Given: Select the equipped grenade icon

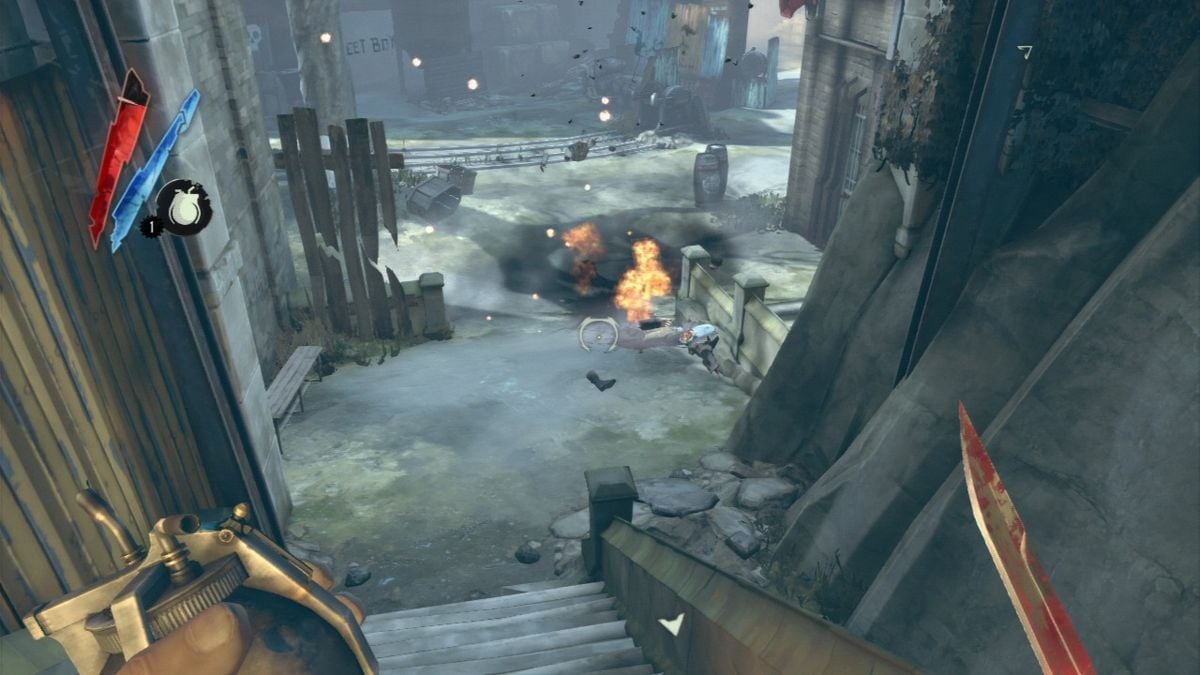Looking at the screenshot, I should tap(184, 207).
